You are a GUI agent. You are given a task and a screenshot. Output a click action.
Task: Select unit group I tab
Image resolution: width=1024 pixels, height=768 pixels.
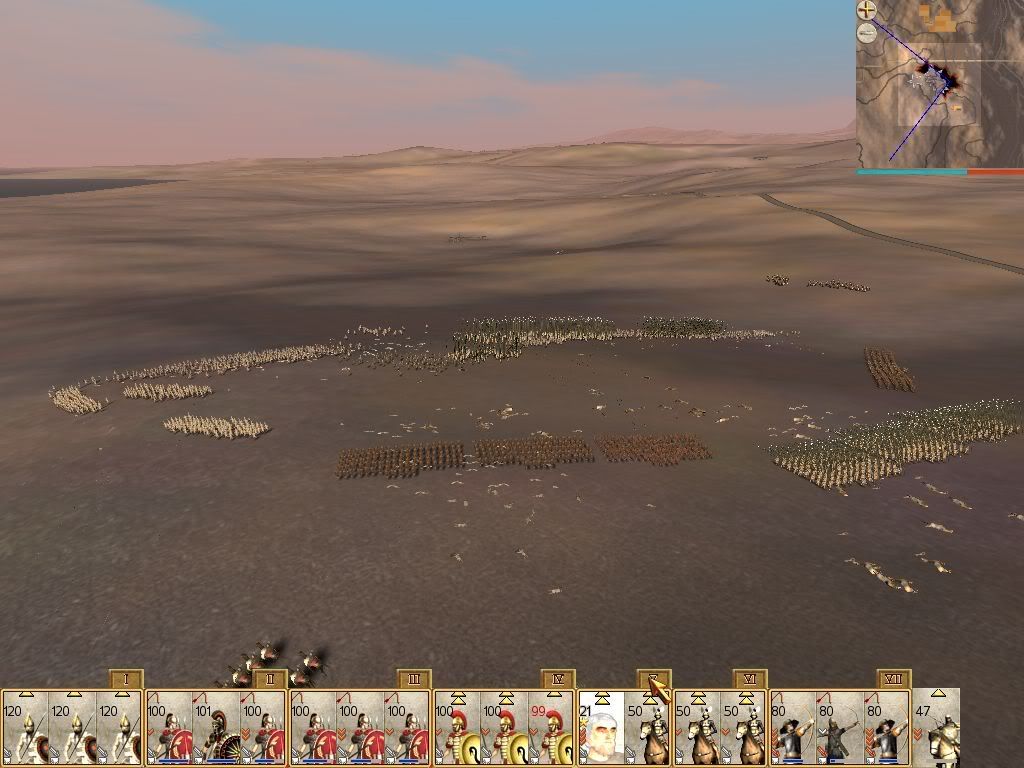126,680
